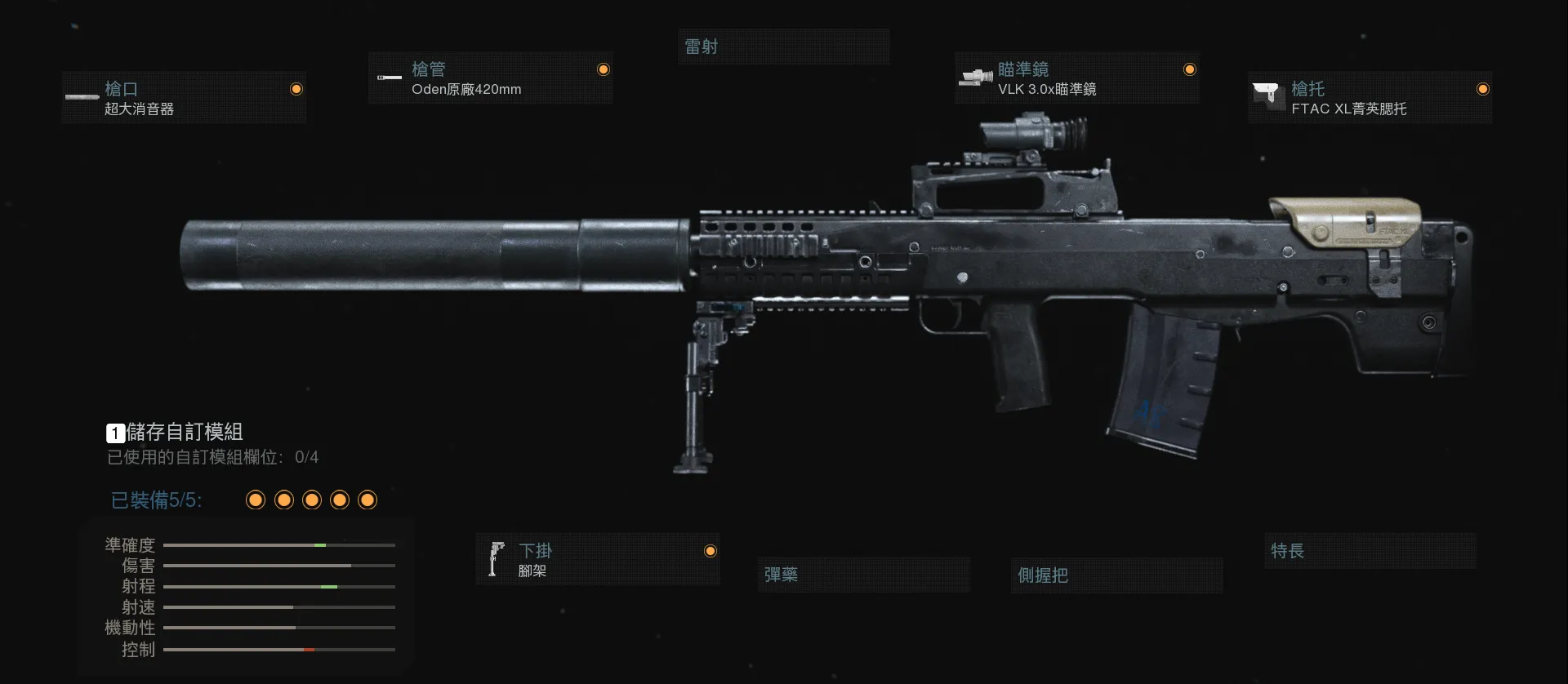The image size is (1568, 684).
Task: Open the empty 彈藥 ammunition slot
Action: tap(863, 575)
